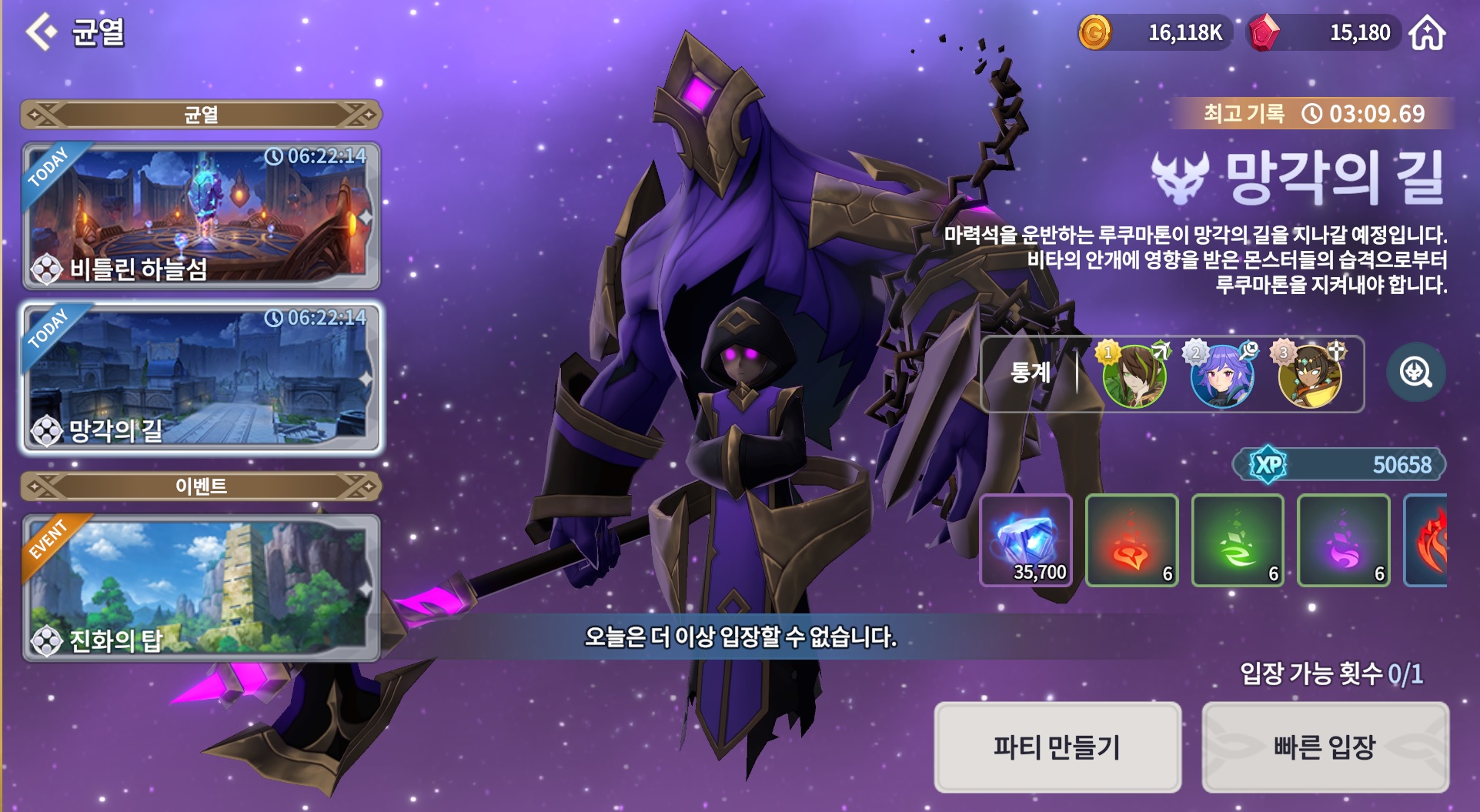The width and height of the screenshot is (1480, 812).
Task: View the rank 3 hero portrait
Action: [x=1310, y=375]
